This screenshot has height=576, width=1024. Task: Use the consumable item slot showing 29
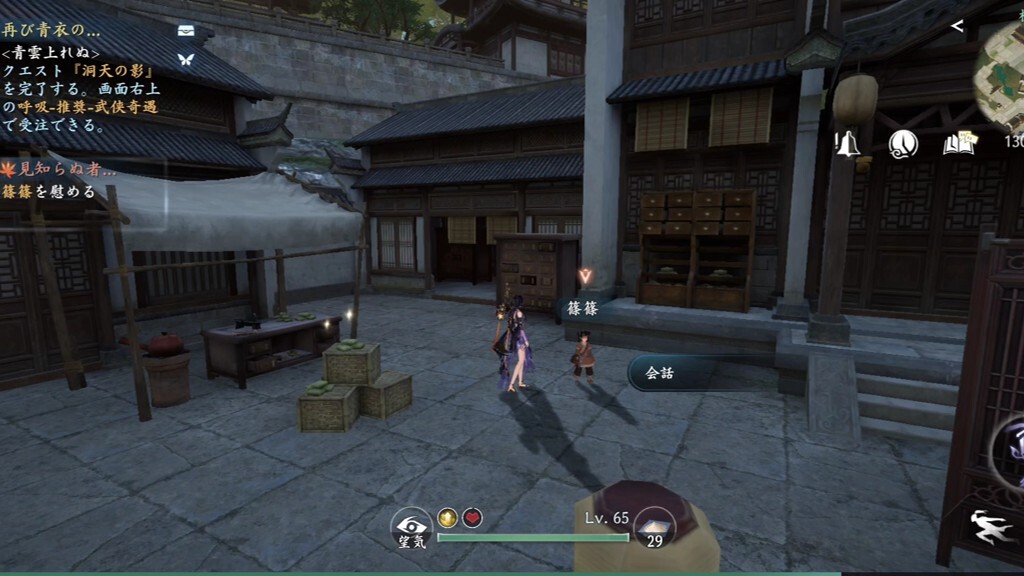(x=655, y=527)
